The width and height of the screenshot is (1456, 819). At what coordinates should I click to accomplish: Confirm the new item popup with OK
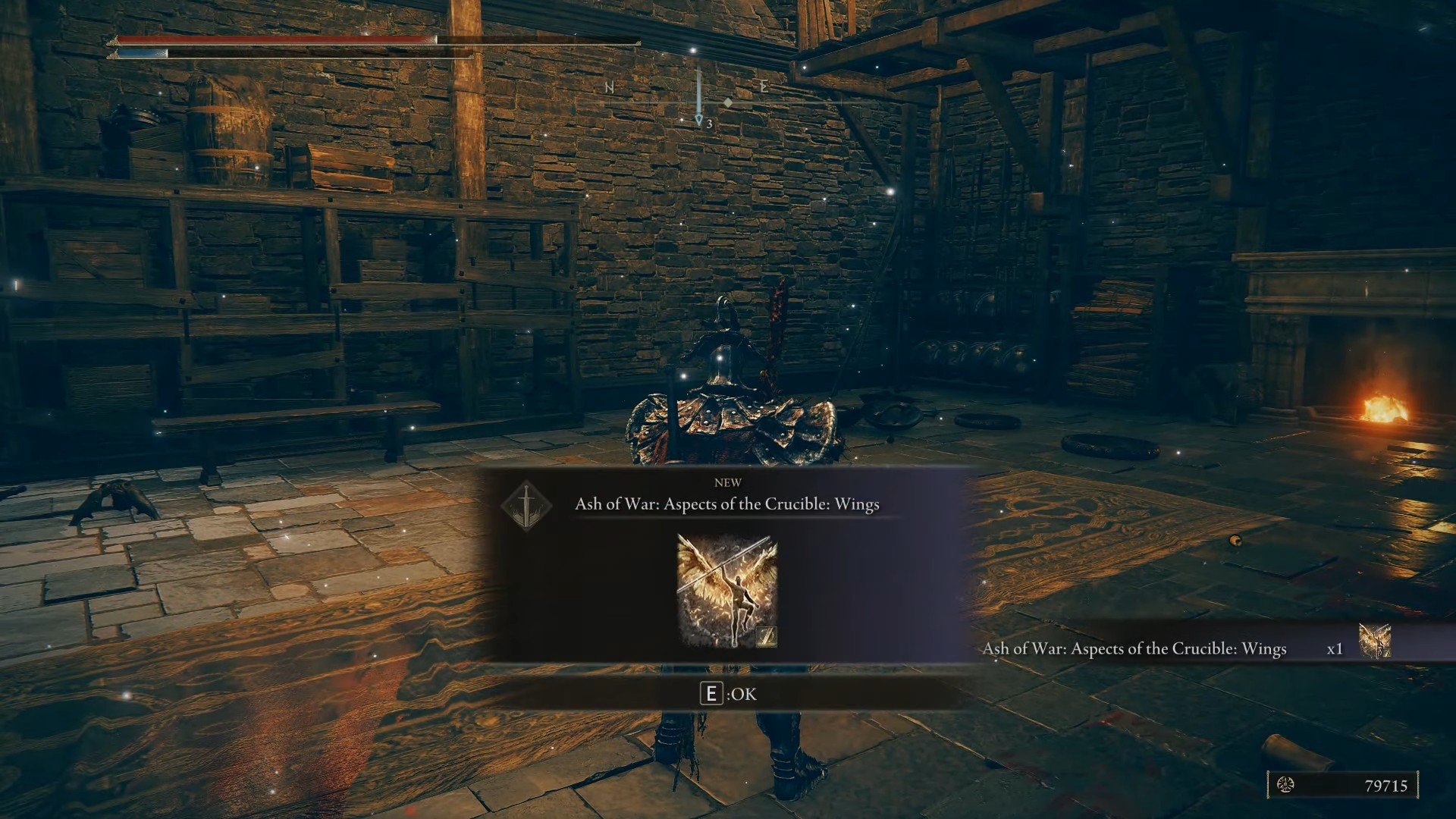pos(728,694)
